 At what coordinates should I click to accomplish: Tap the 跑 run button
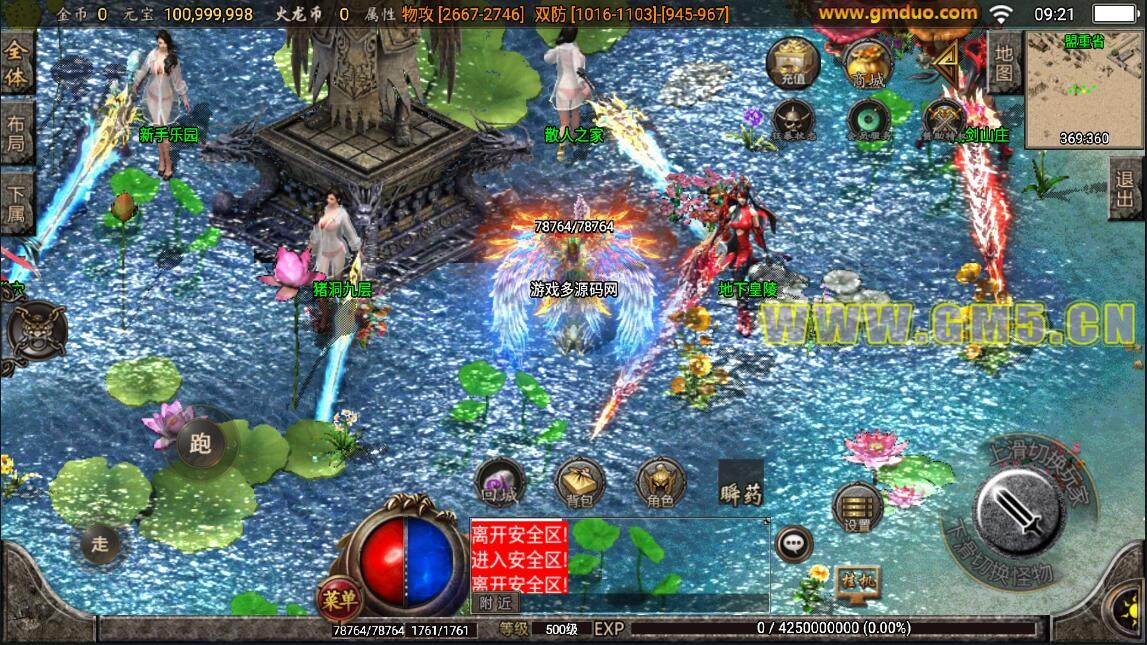[x=202, y=443]
